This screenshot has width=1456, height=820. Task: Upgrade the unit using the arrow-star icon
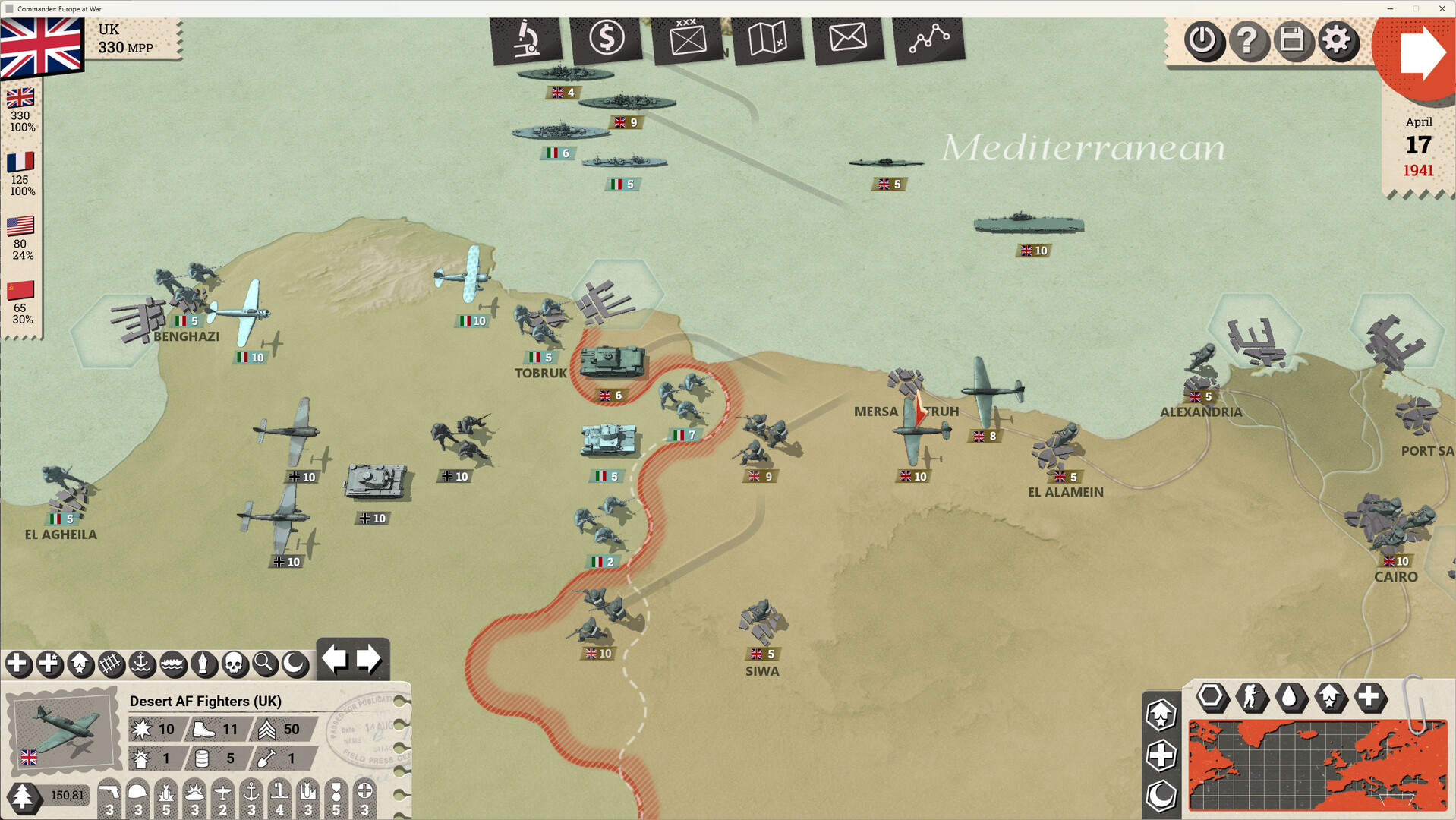click(80, 664)
